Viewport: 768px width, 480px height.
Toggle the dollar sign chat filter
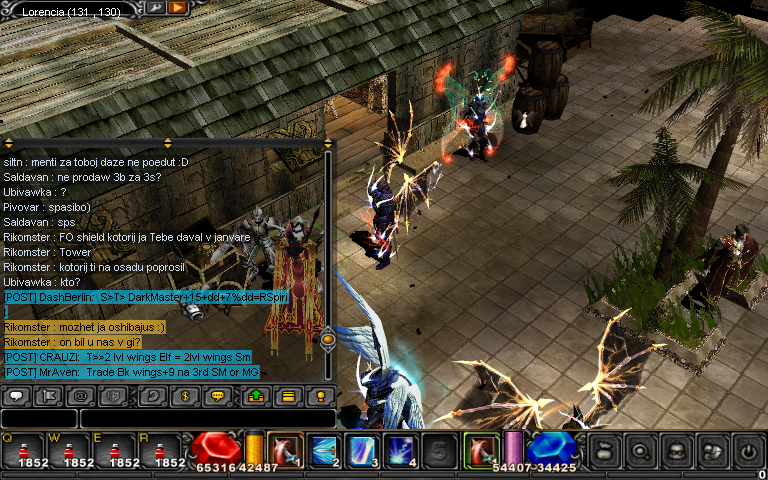pos(183,396)
